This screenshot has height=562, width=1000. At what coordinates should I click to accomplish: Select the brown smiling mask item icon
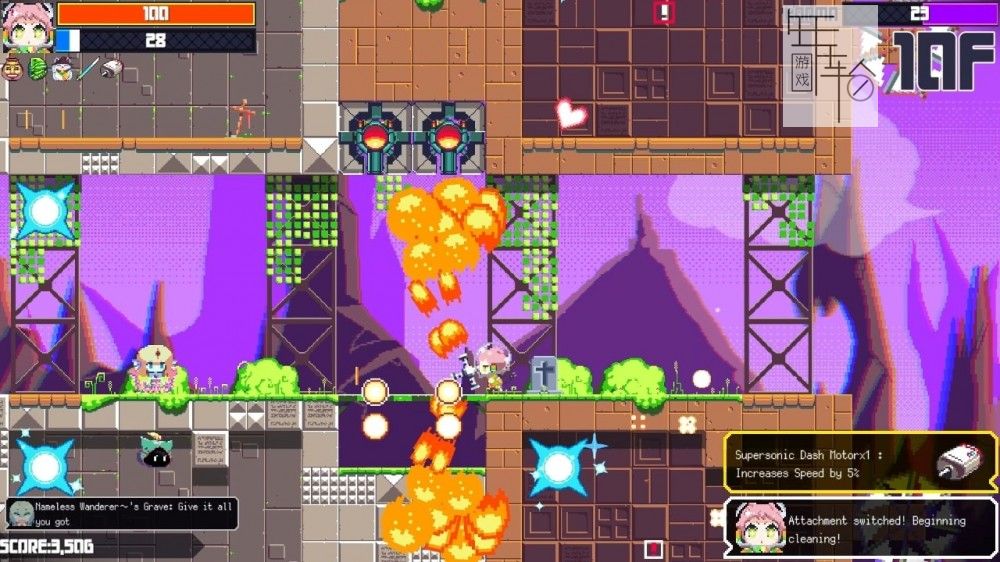13,68
